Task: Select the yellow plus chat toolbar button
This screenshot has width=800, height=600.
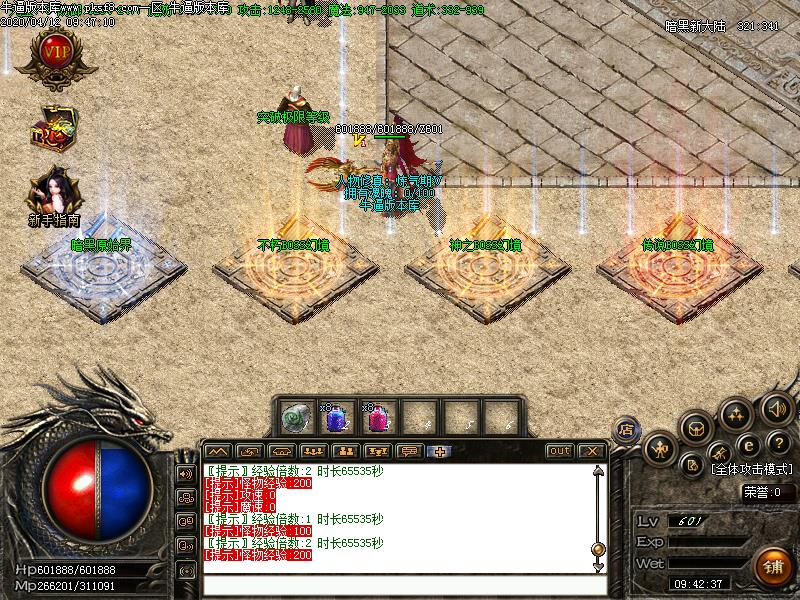Action: coord(439,451)
